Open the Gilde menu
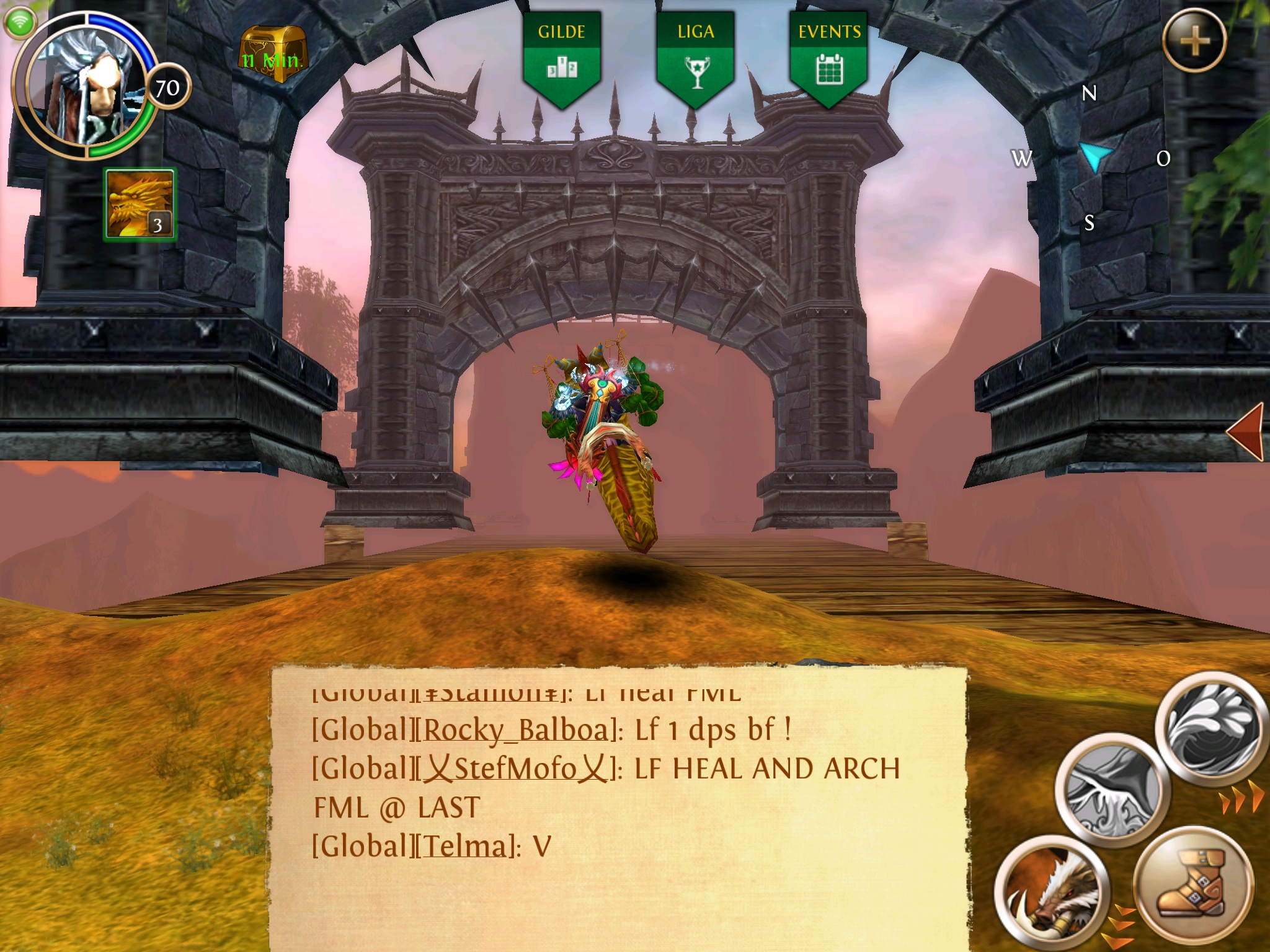The width and height of the screenshot is (1270, 952). 561,57
